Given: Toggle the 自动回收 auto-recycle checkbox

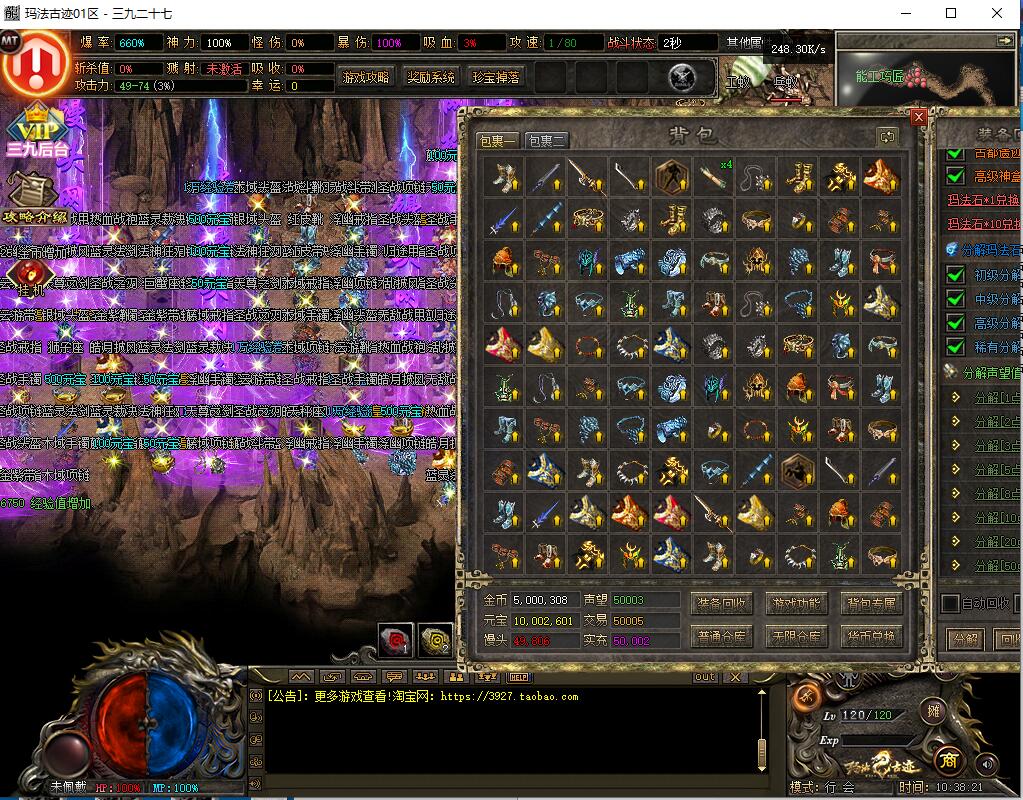Looking at the screenshot, I should [951, 603].
